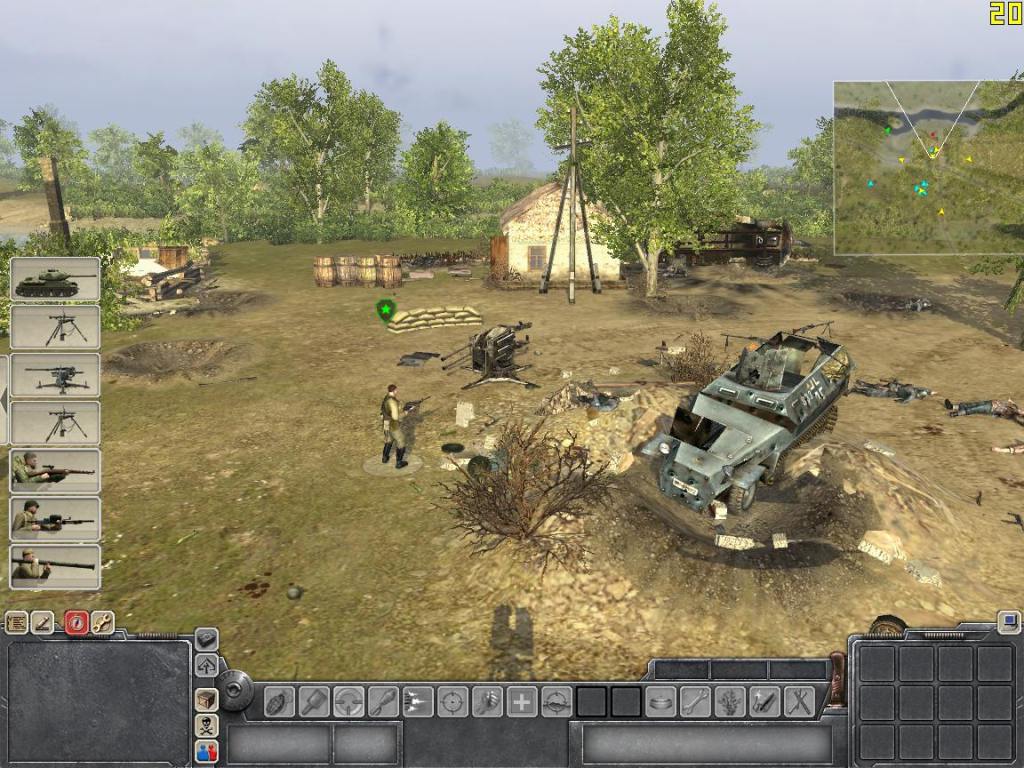Place a landmine with the mine icon
This screenshot has width=1024, height=768.
point(660,701)
